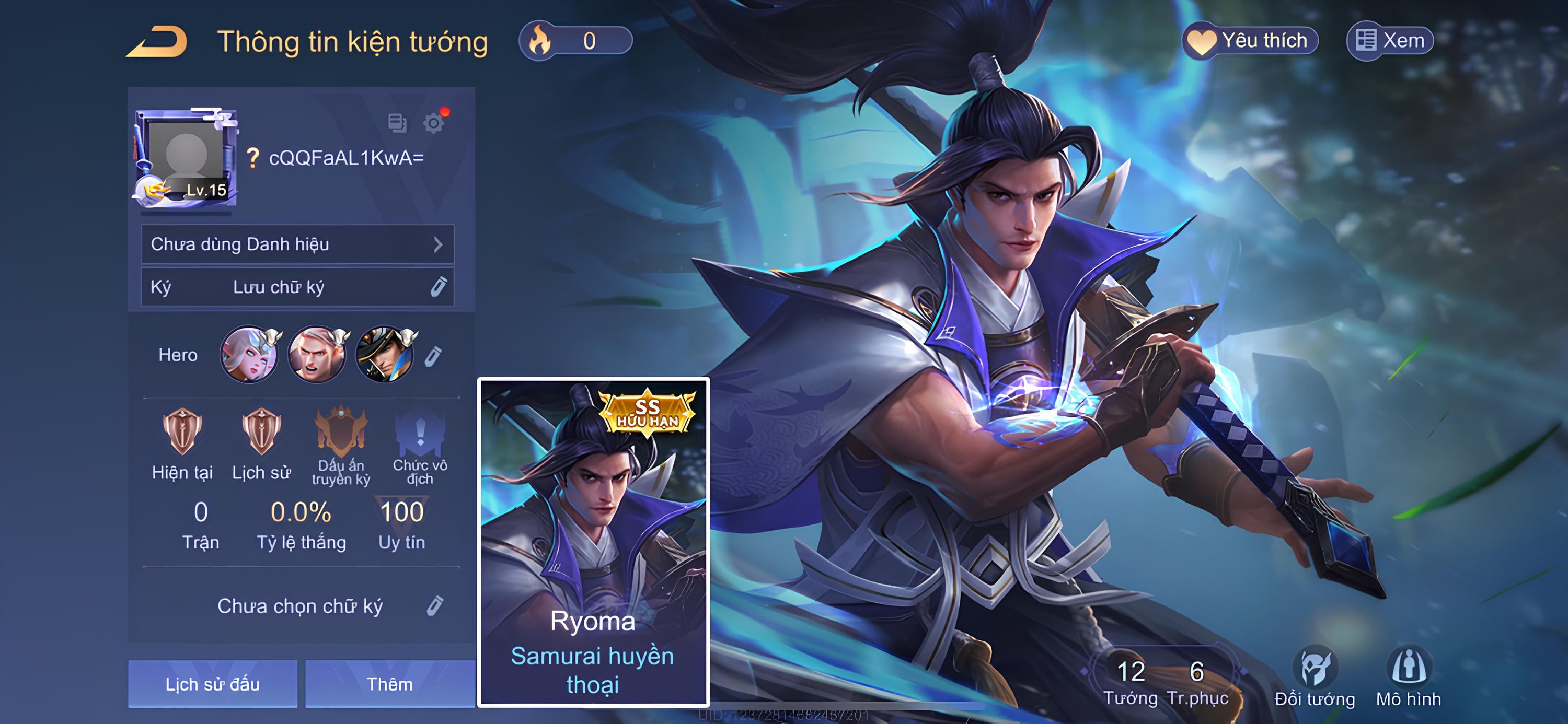Switch to Mô hình model view
The width and height of the screenshot is (1568, 724).
(x=1409, y=675)
